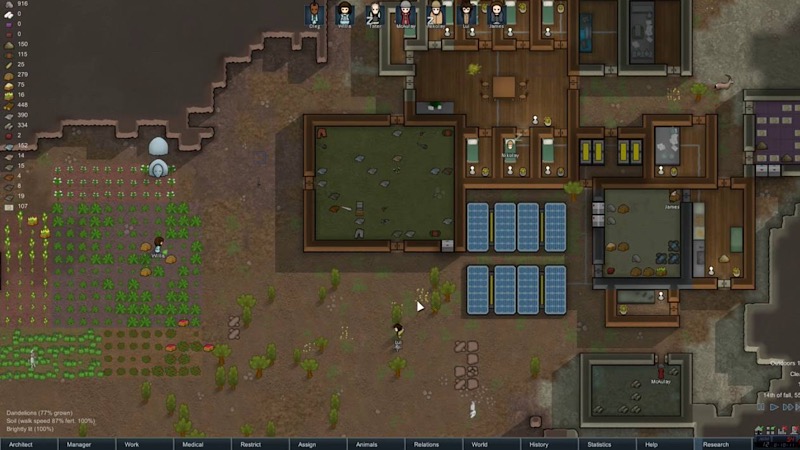Select colonist James's portrait

coord(497,14)
